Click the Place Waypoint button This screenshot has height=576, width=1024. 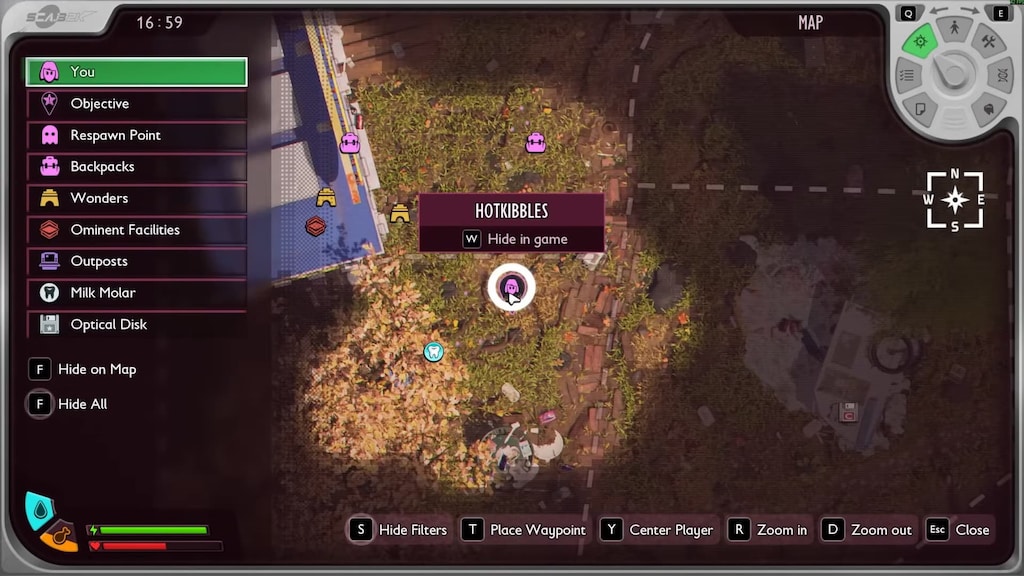(525, 530)
